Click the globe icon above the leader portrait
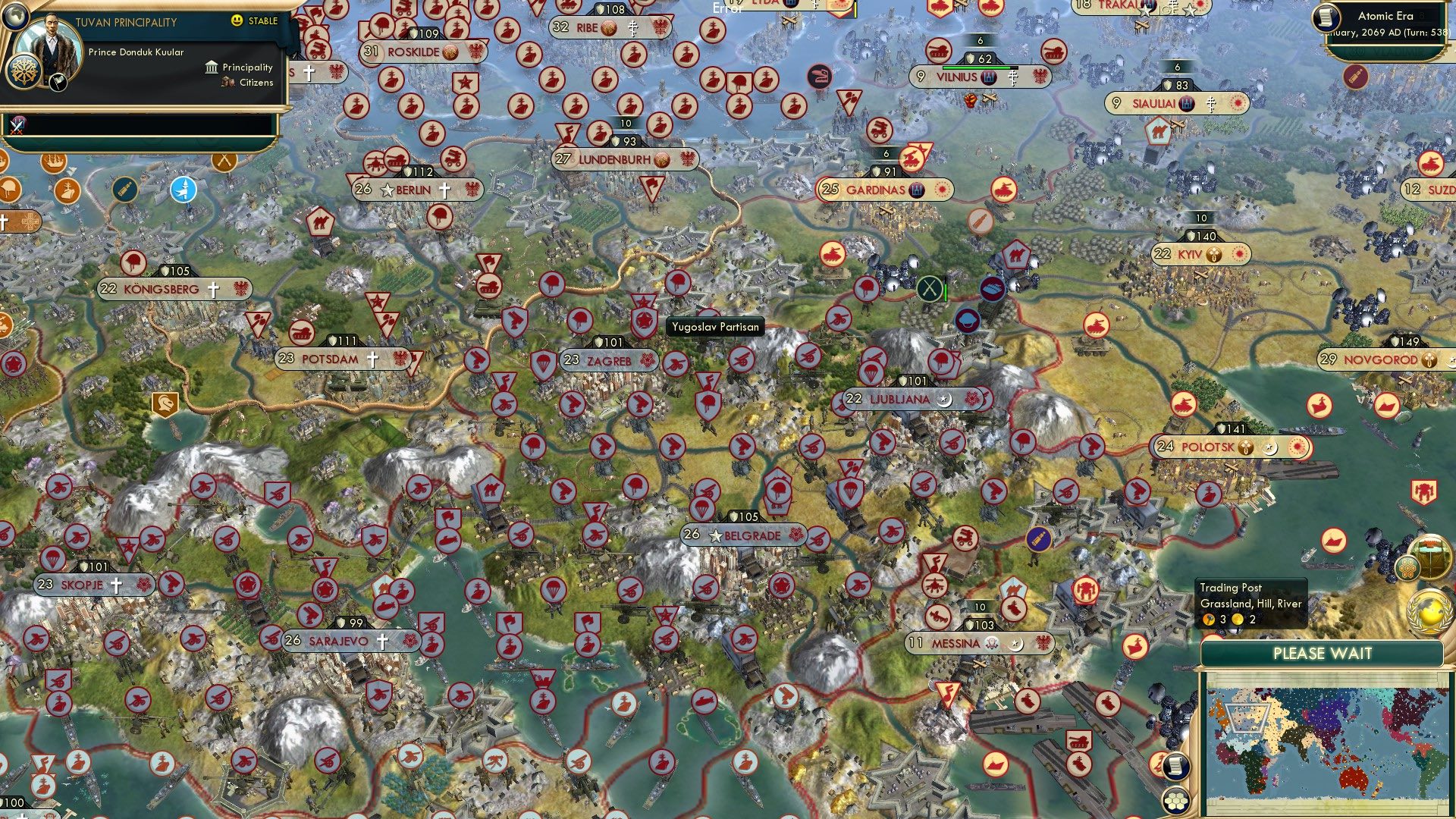1456x819 pixels. coord(15,15)
